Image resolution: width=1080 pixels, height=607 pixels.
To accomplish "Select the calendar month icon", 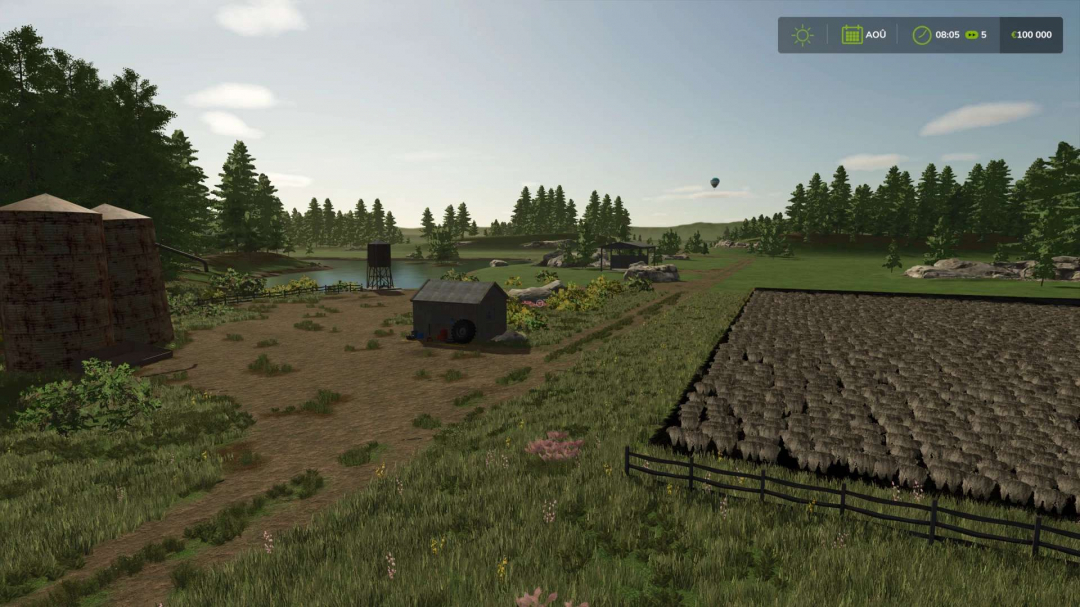I will pos(851,35).
